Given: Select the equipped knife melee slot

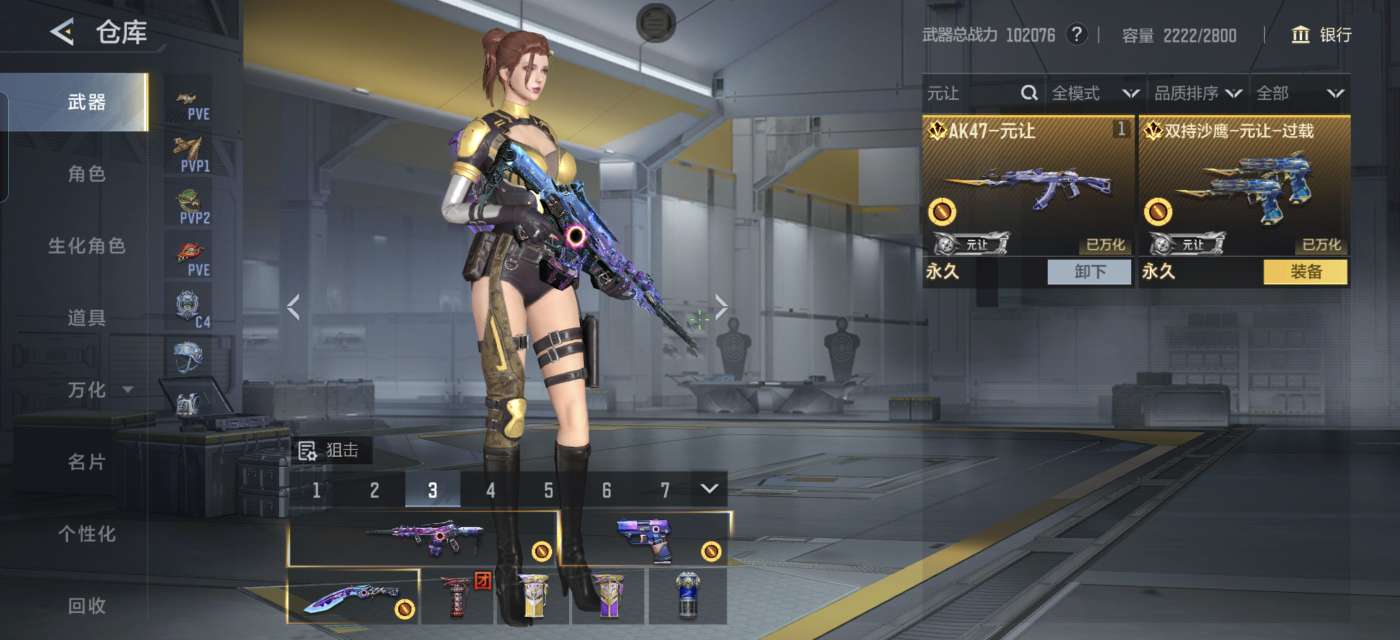Looking at the screenshot, I should coord(353,597).
